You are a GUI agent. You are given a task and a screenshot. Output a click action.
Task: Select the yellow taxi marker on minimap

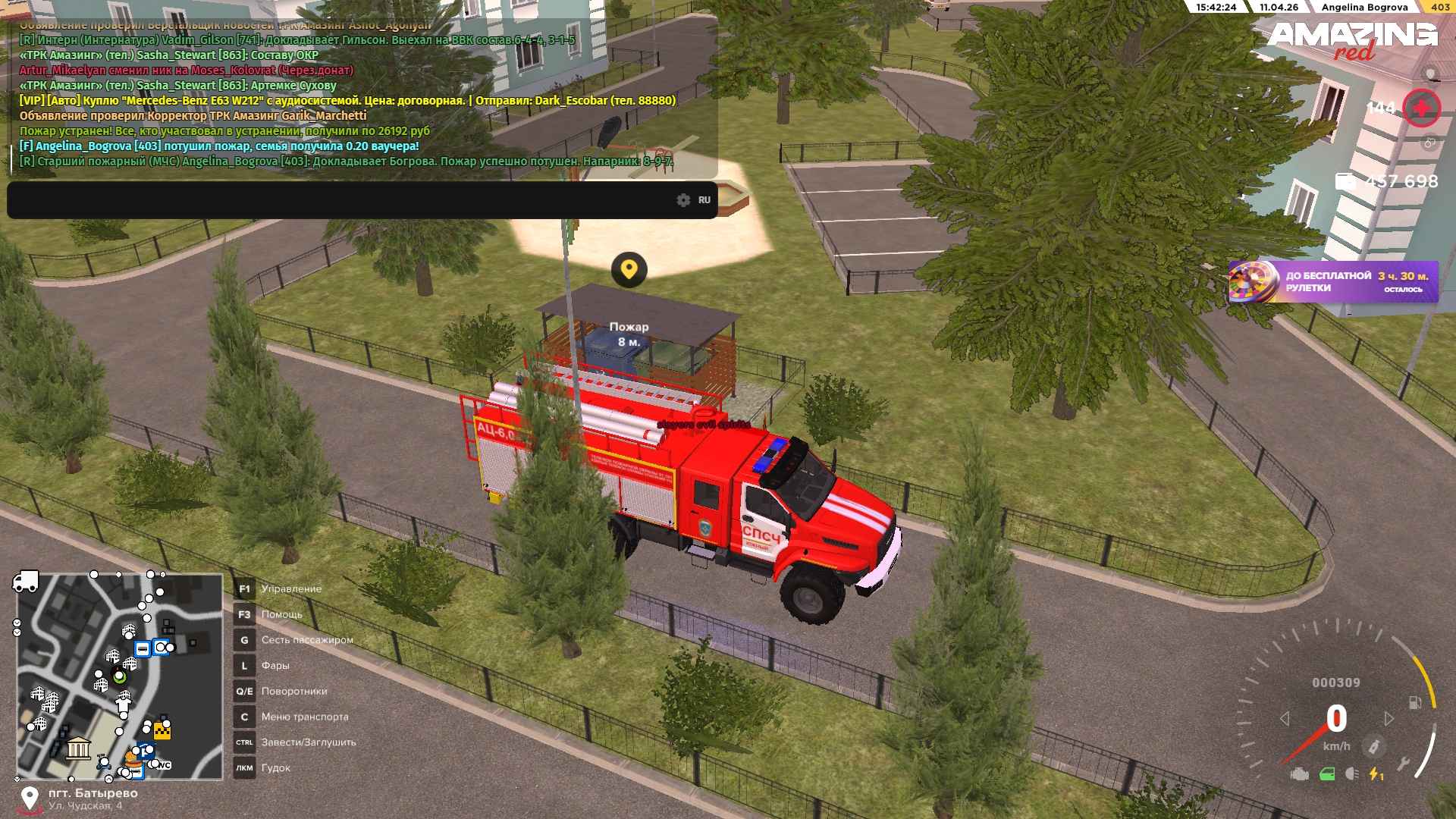(x=162, y=730)
